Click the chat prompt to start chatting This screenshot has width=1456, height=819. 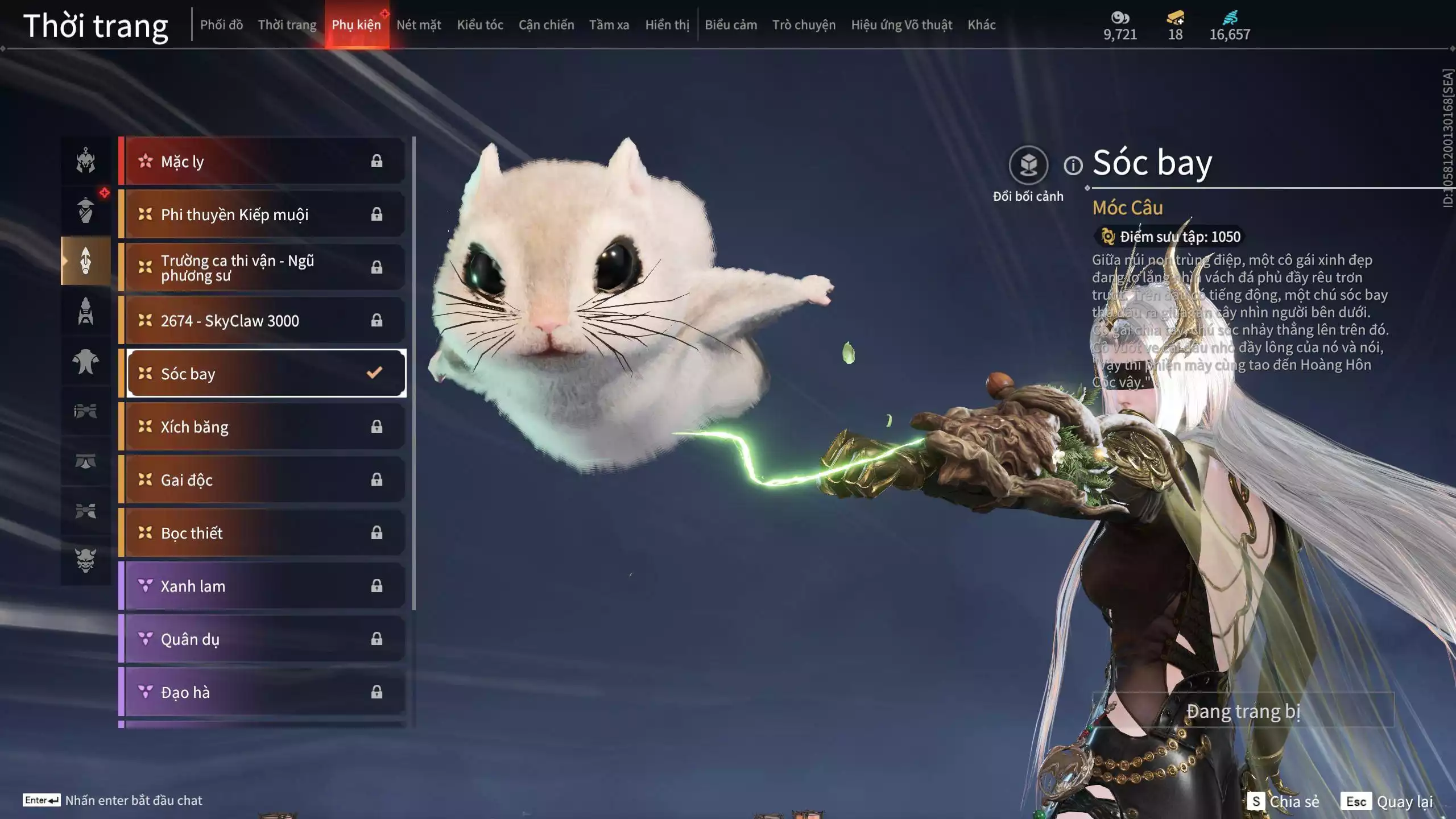[134, 800]
